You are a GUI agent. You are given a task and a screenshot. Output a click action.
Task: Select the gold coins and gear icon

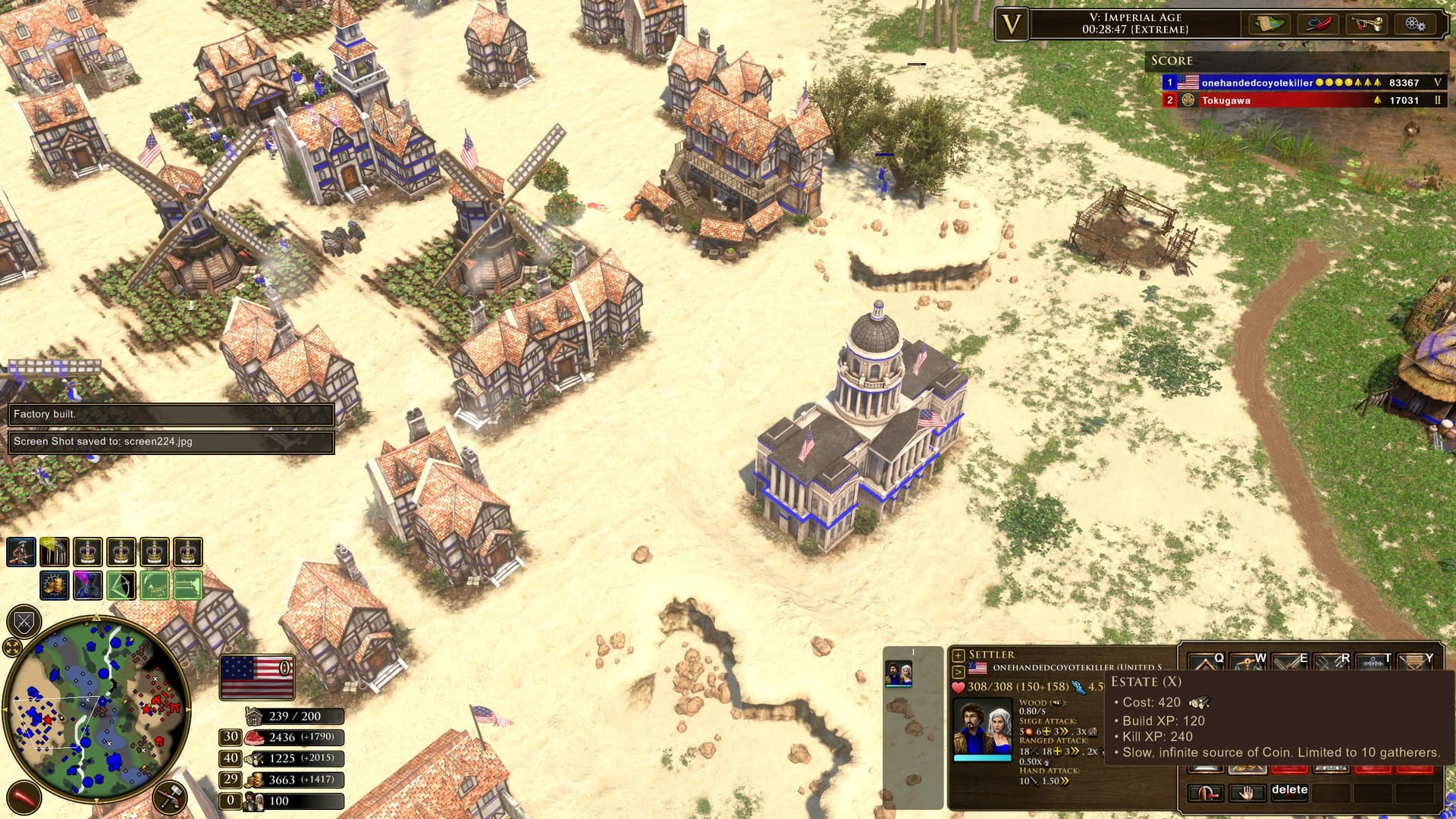(54, 585)
